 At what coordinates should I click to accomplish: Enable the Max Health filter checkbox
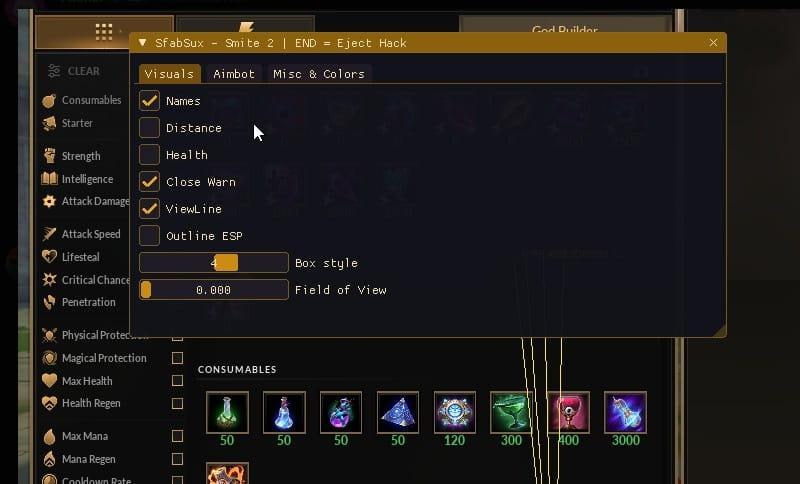(178, 381)
